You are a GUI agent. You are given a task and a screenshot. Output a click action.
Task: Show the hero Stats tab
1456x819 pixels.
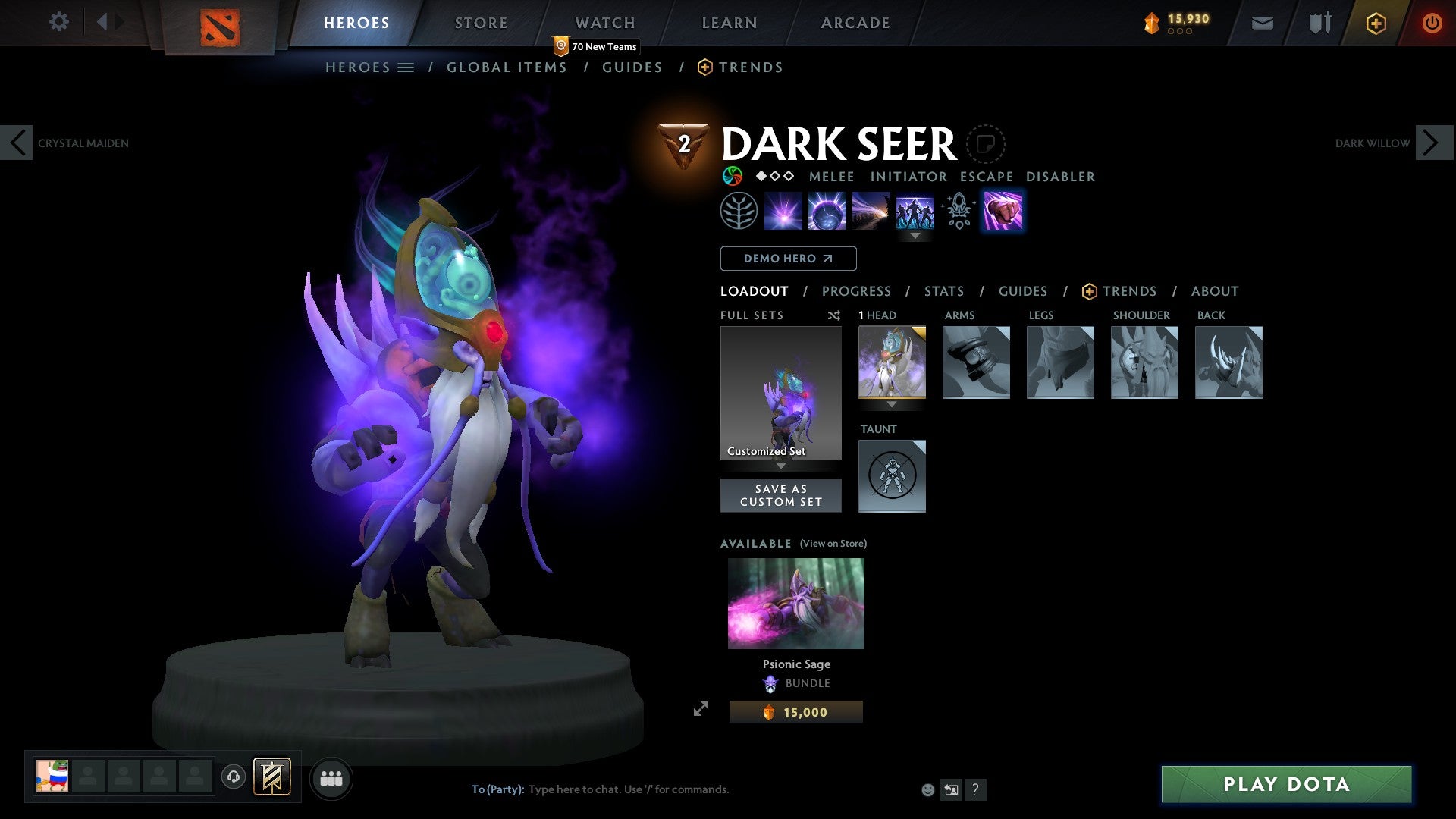[943, 291]
